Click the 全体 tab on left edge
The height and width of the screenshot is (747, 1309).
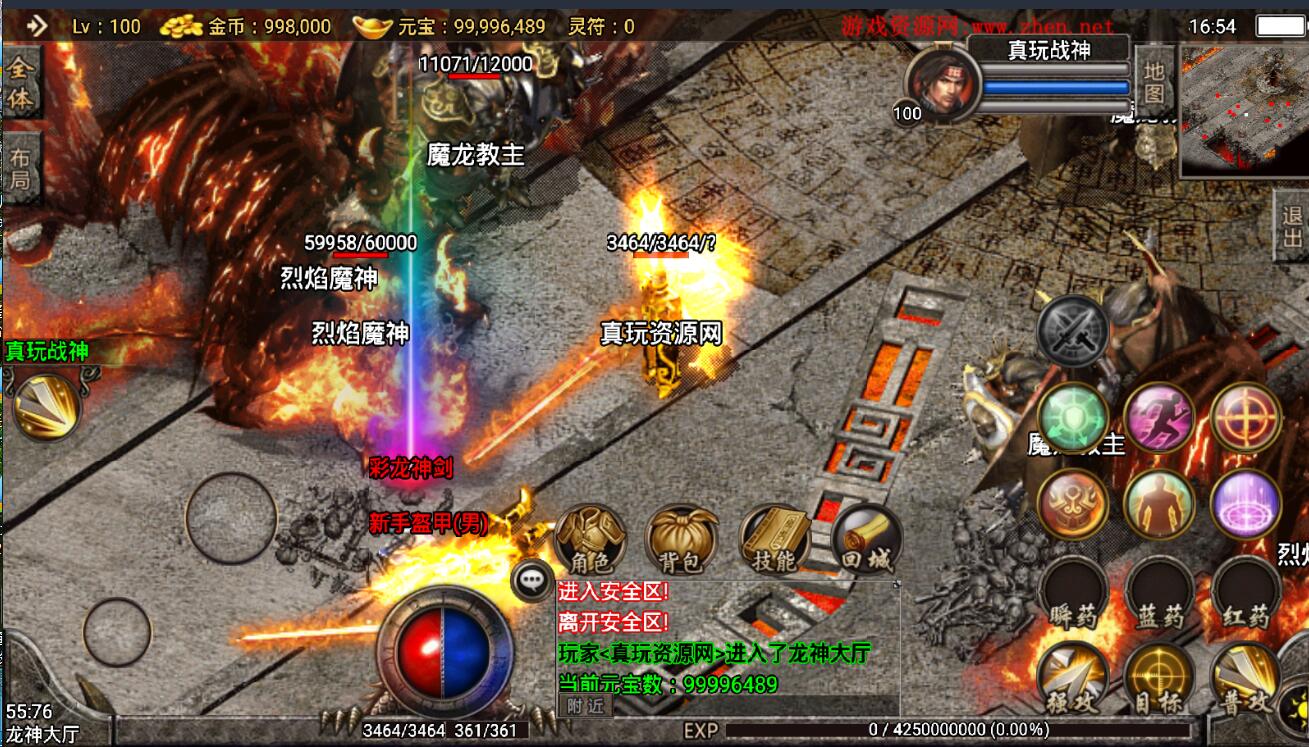20,84
